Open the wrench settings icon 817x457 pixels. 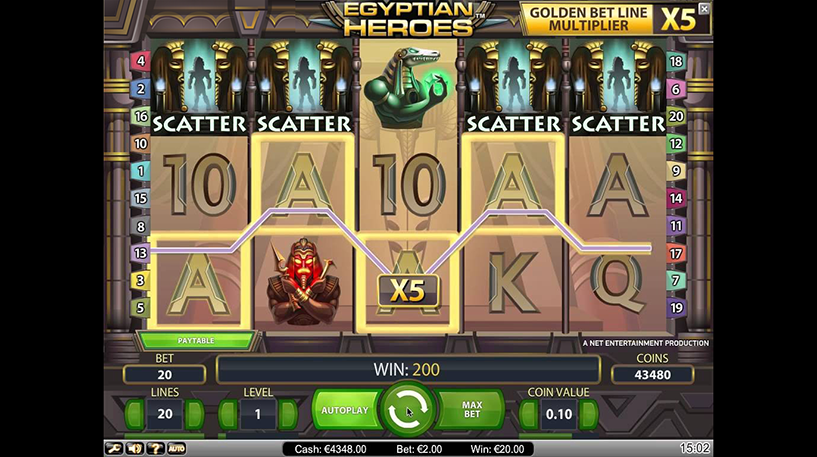[x=113, y=449]
